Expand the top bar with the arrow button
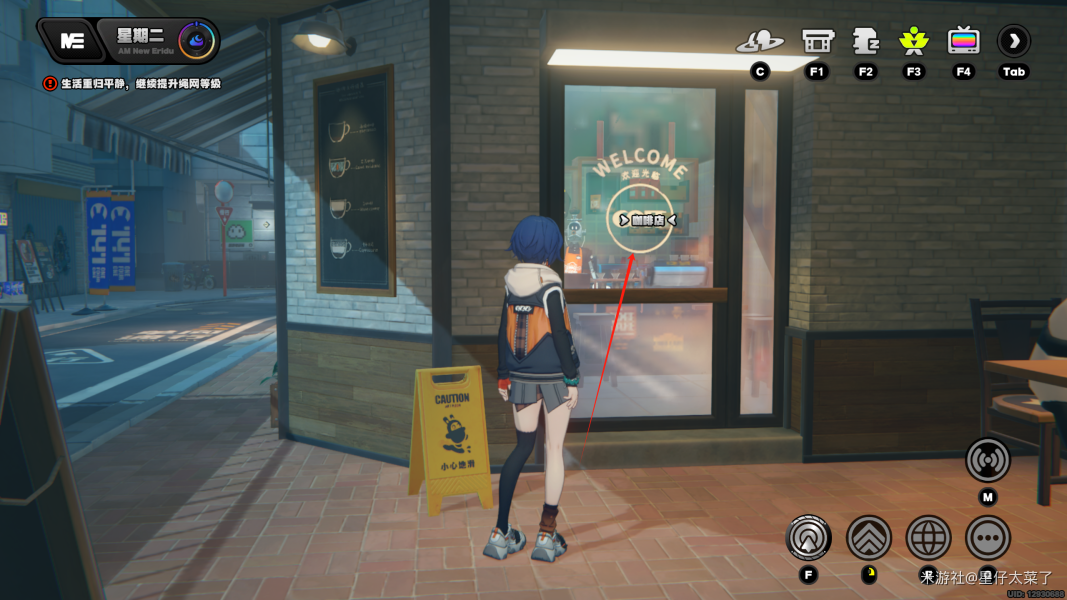This screenshot has width=1067, height=600. [1014, 41]
